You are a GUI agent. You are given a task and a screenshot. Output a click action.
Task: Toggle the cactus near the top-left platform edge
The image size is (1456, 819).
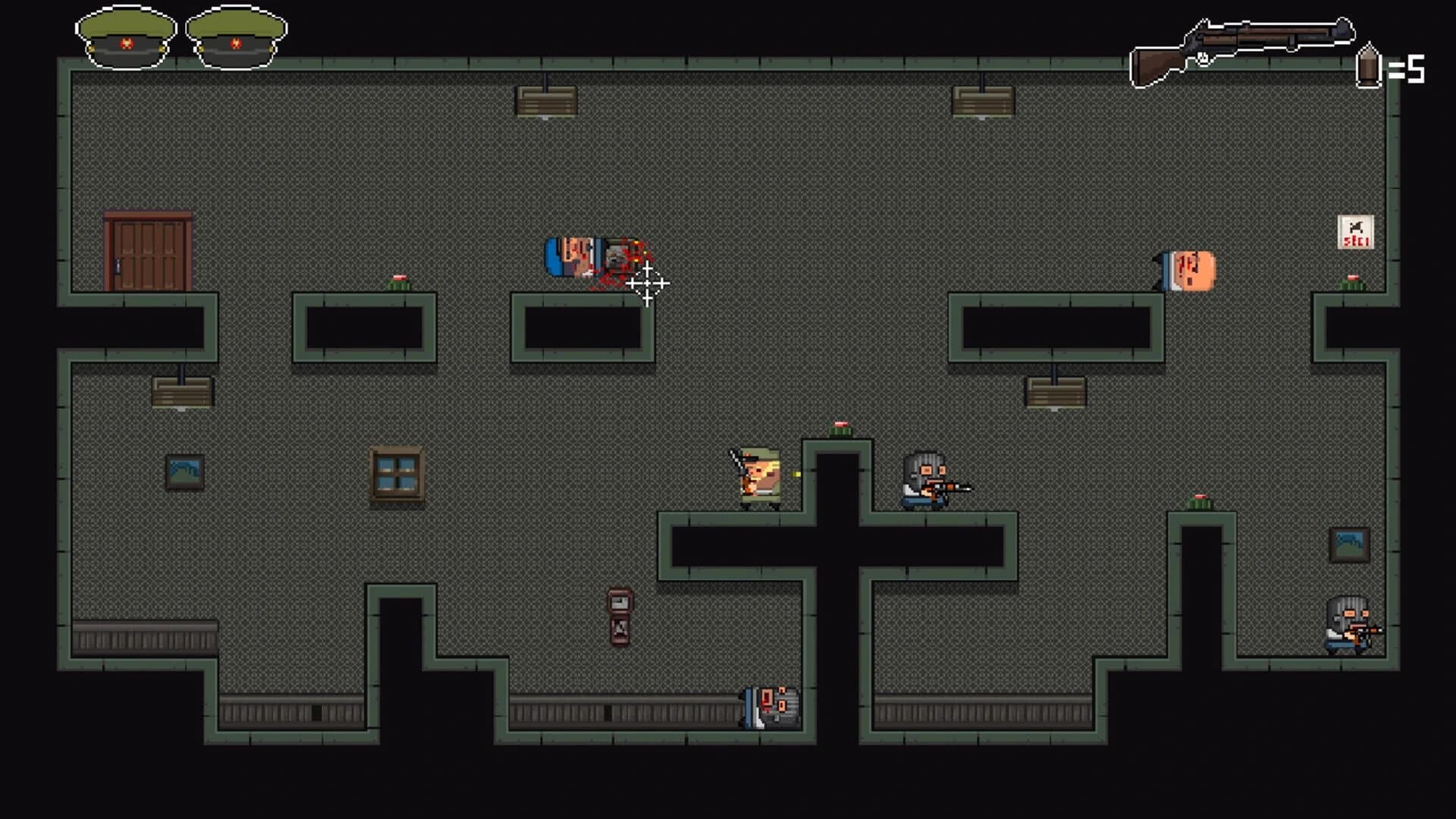click(x=400, y=279)
